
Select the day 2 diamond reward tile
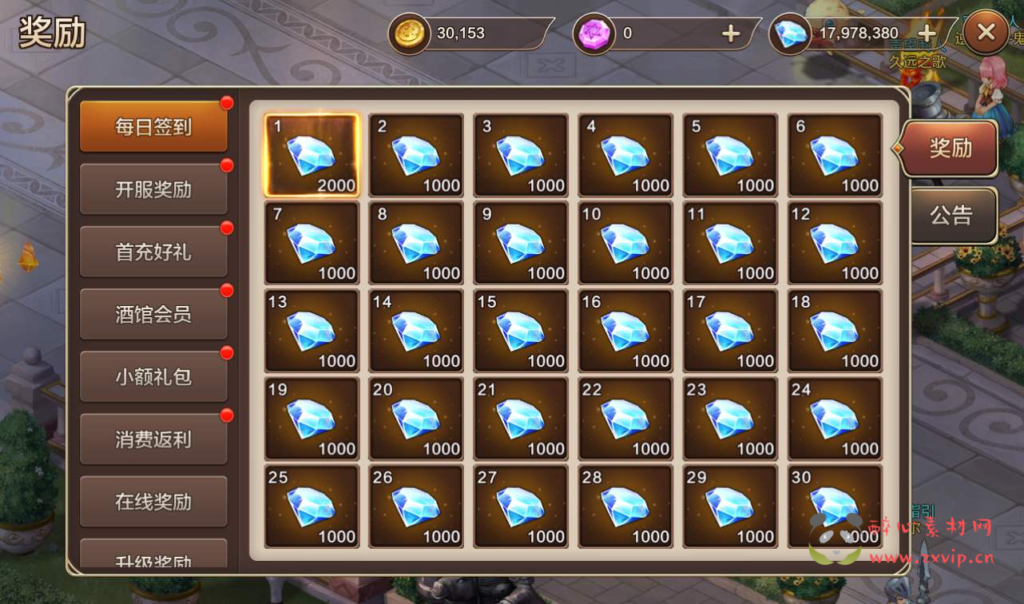point(416,155)
